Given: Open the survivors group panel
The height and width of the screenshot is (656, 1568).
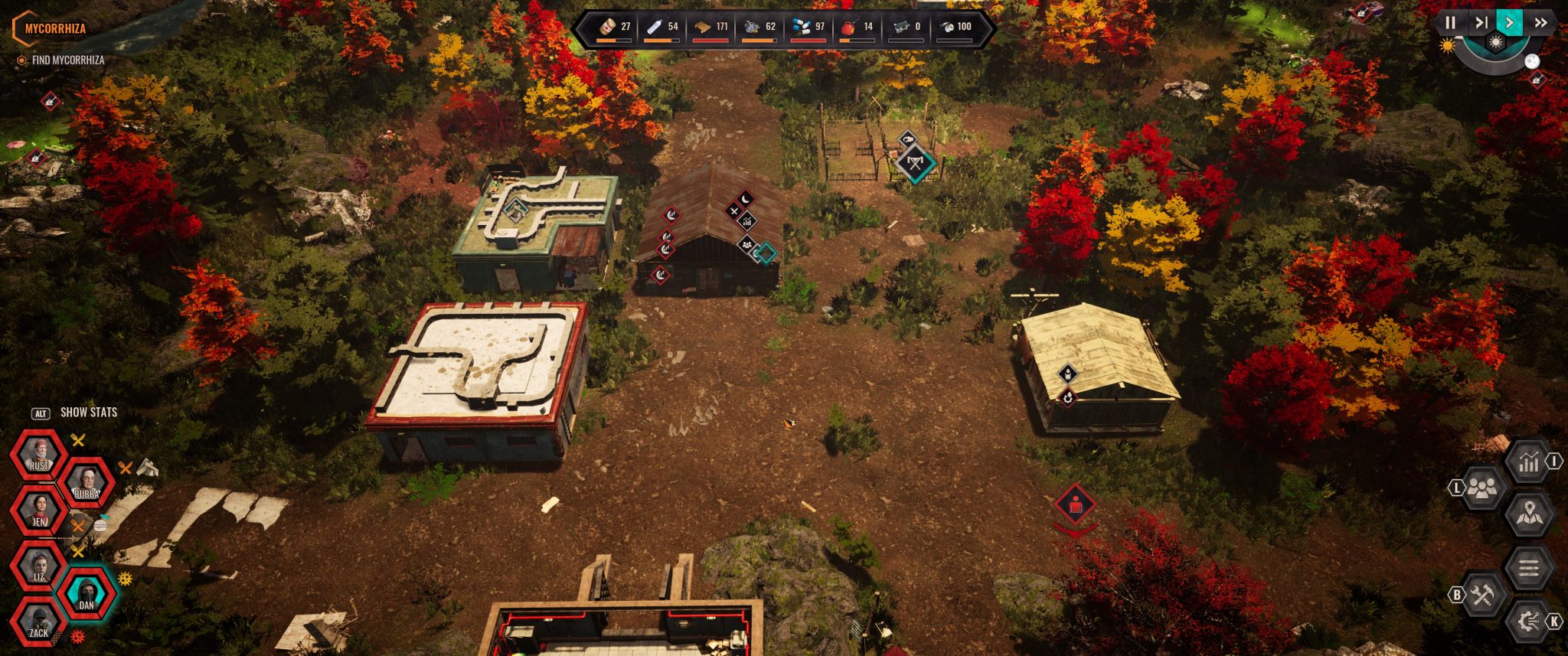Looking at the screenshot, I should click(x=1481, y=488).
